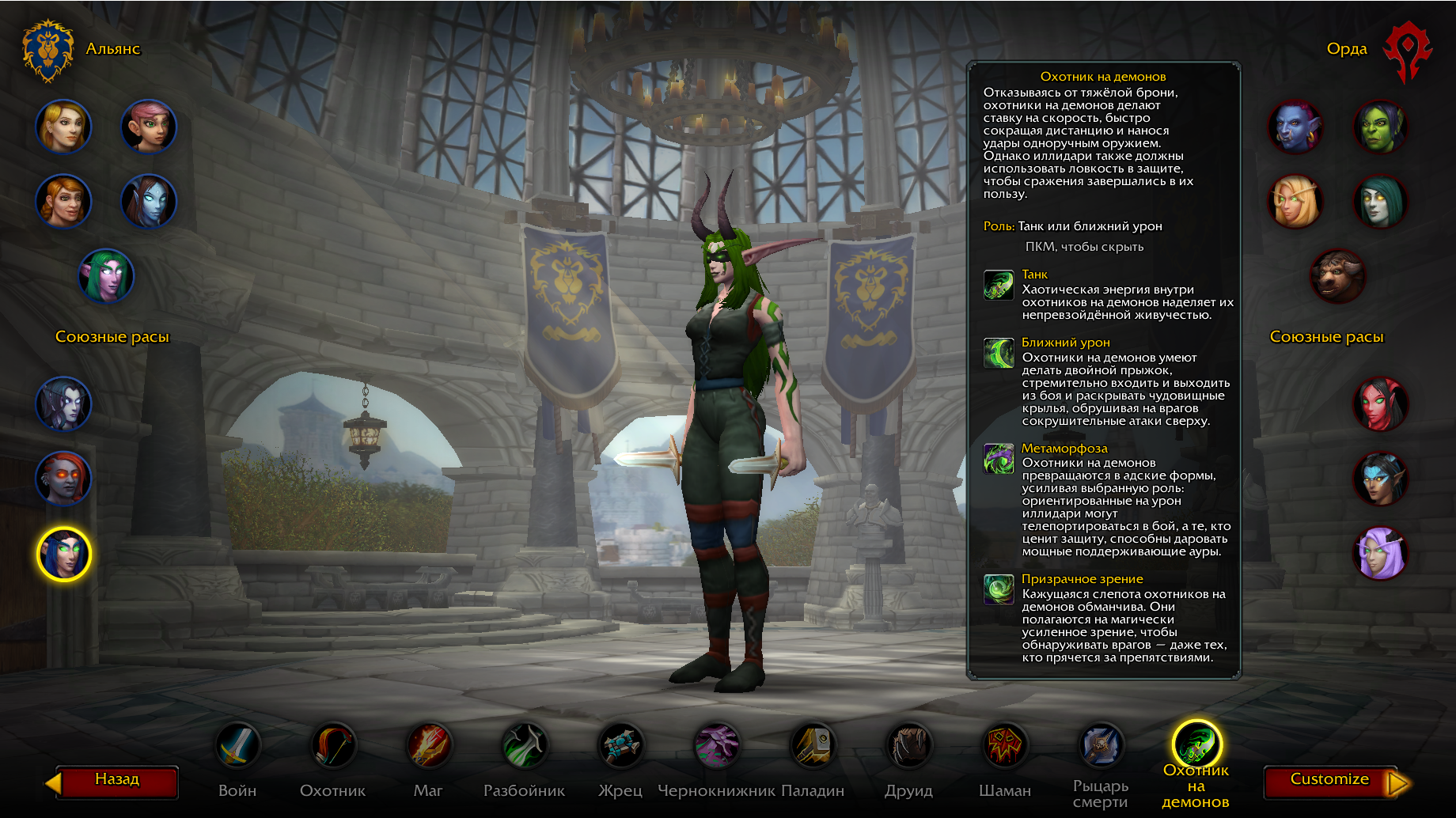The width and height of the screenshot is (1456, 818).
Task: Pick the blue-skinned troll race portrait
Action: (x=1295, y=127)
